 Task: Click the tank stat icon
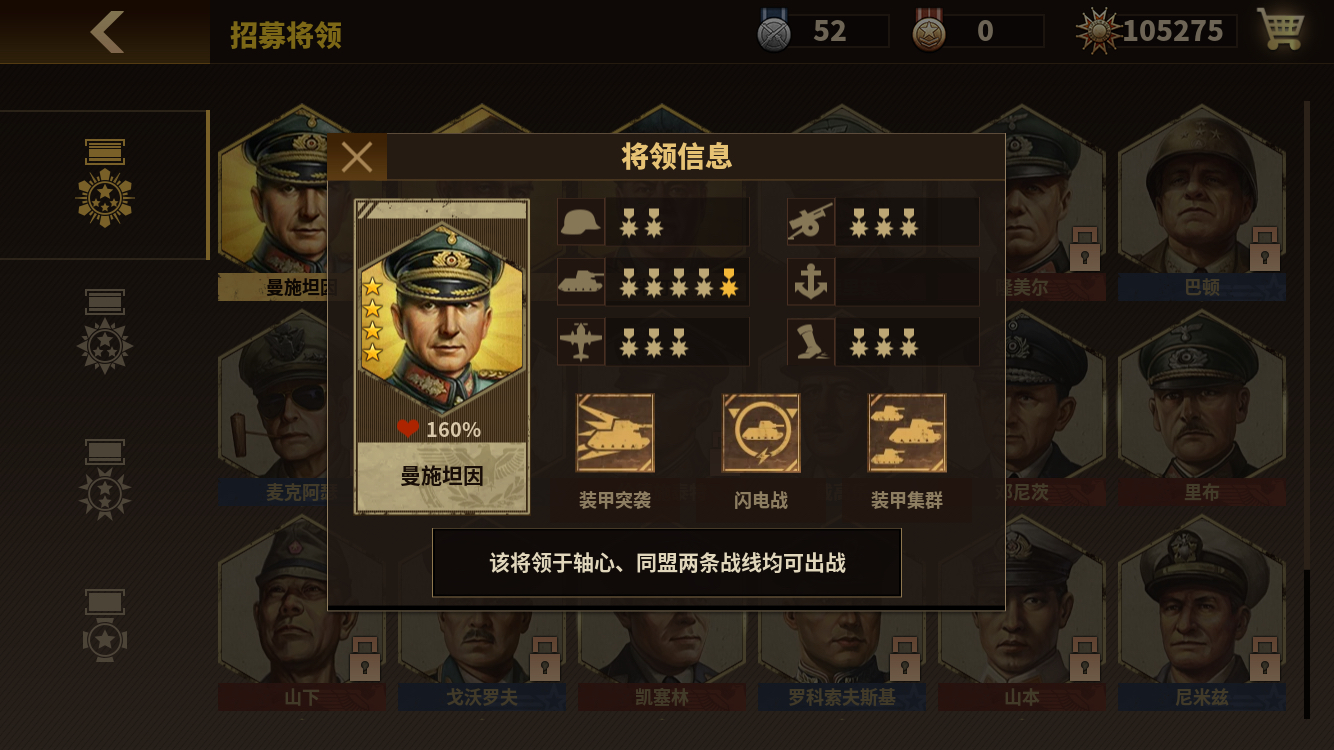click(x=580, y=282)
